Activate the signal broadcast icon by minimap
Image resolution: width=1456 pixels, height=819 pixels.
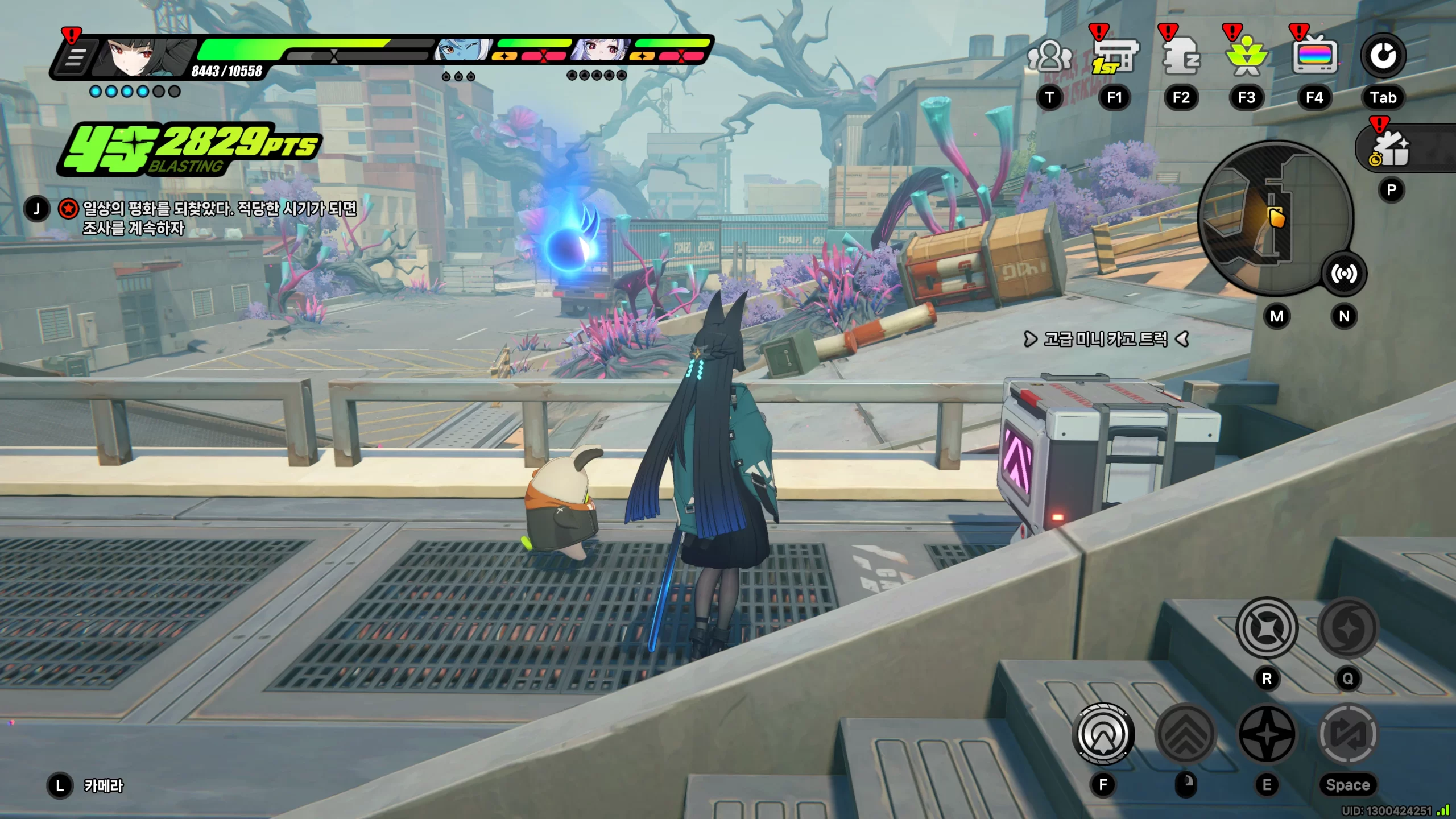(1344, 274)
